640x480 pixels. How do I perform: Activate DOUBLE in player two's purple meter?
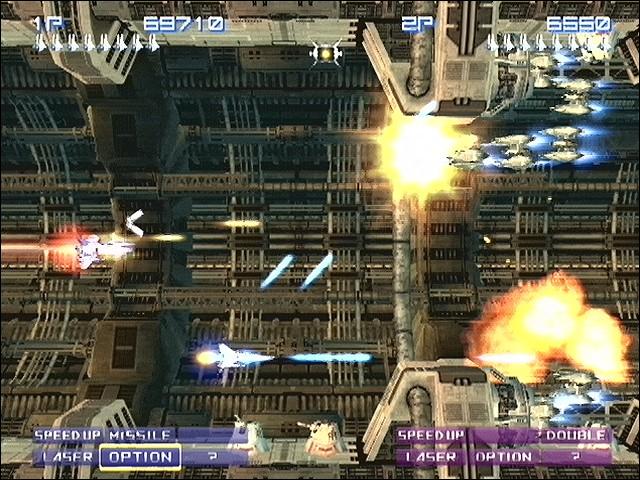(574, 436)
